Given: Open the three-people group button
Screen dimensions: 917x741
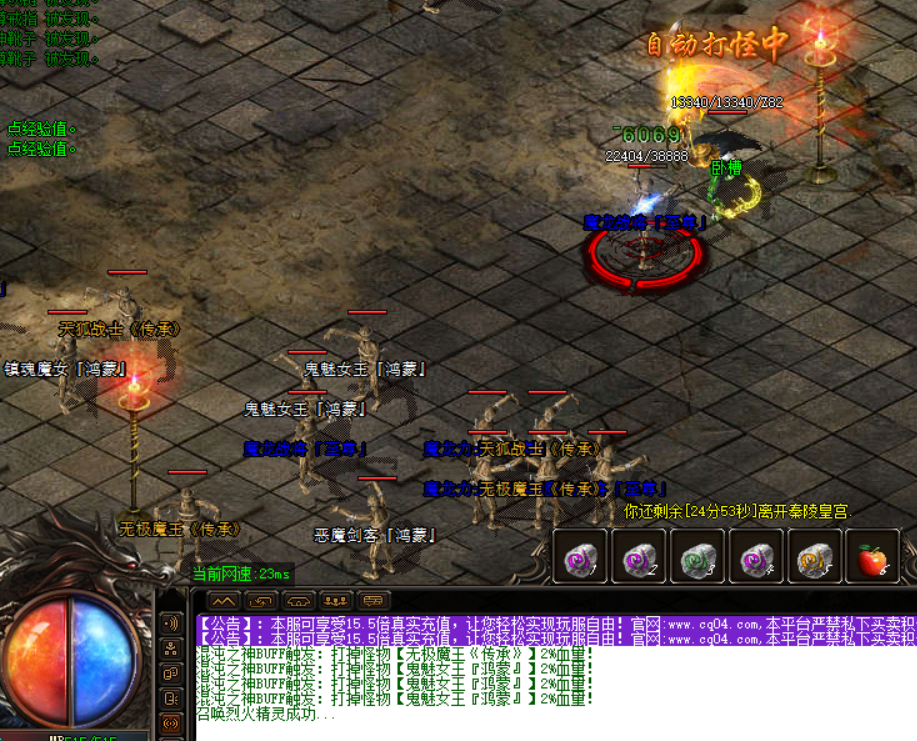Looking at the screenshot, I should click(336, 601).
